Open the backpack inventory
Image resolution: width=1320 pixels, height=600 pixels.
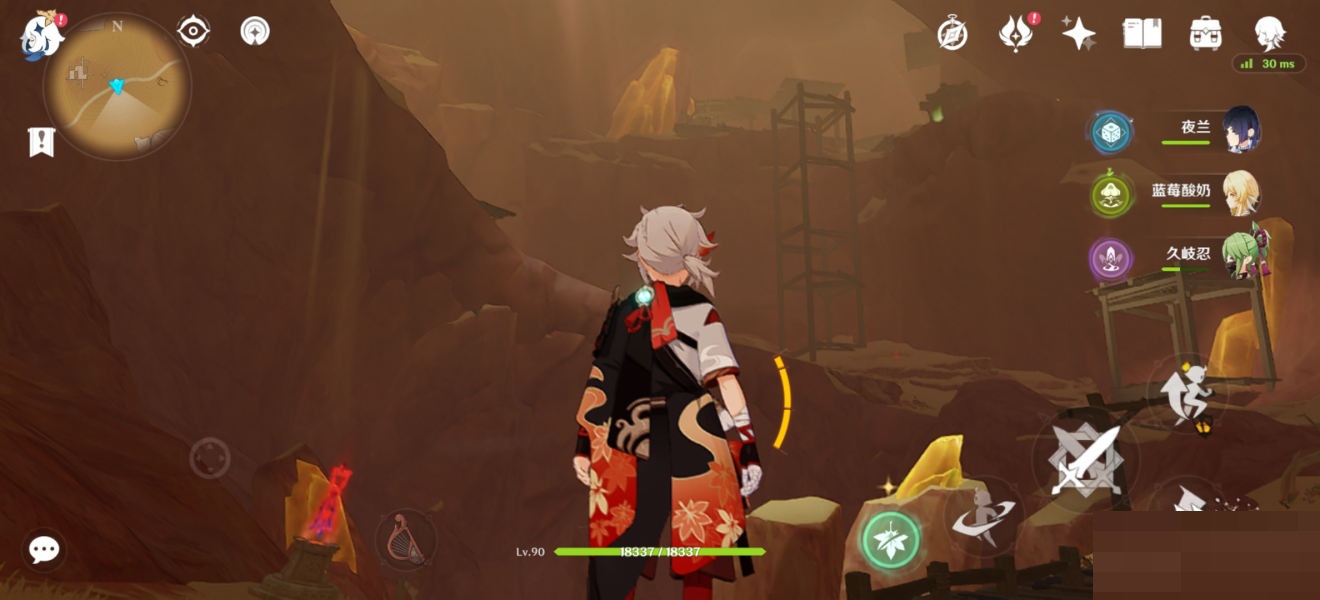1205,34
